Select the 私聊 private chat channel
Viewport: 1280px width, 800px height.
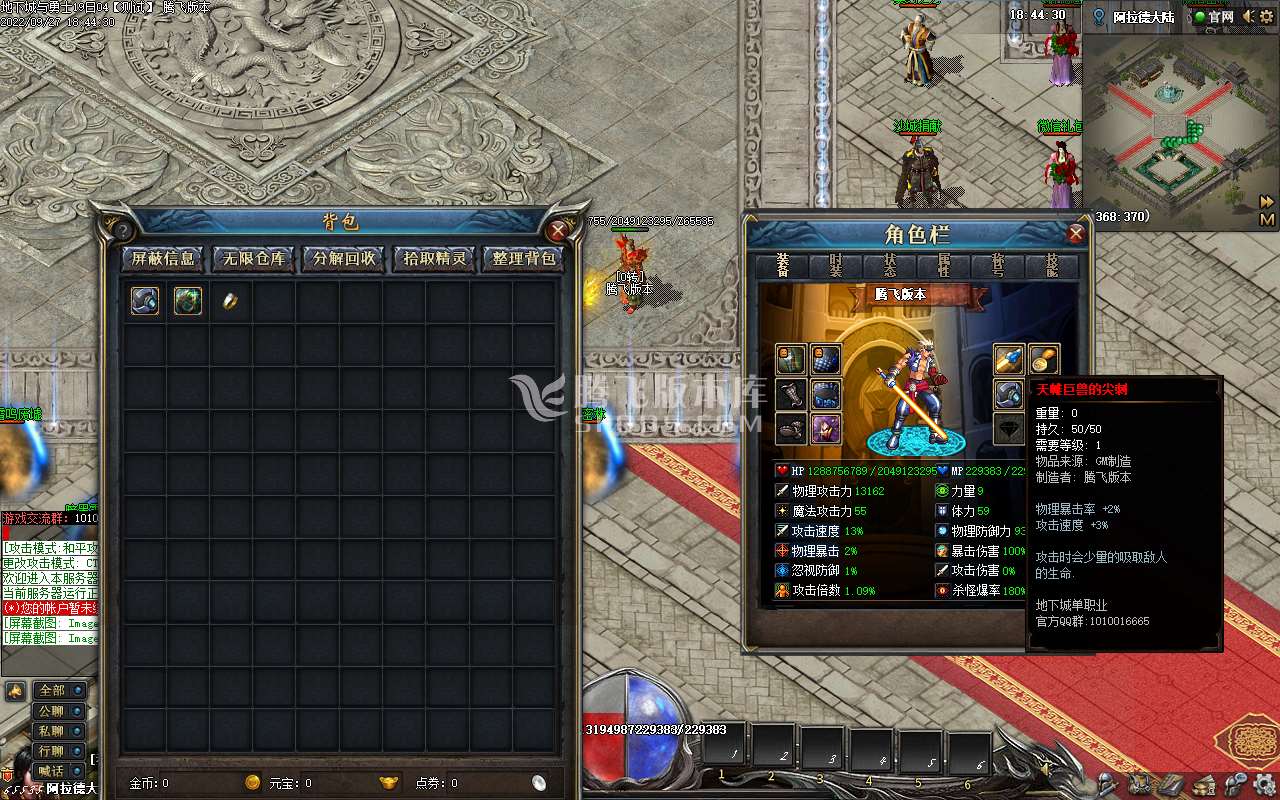click(x=51, y=731)
